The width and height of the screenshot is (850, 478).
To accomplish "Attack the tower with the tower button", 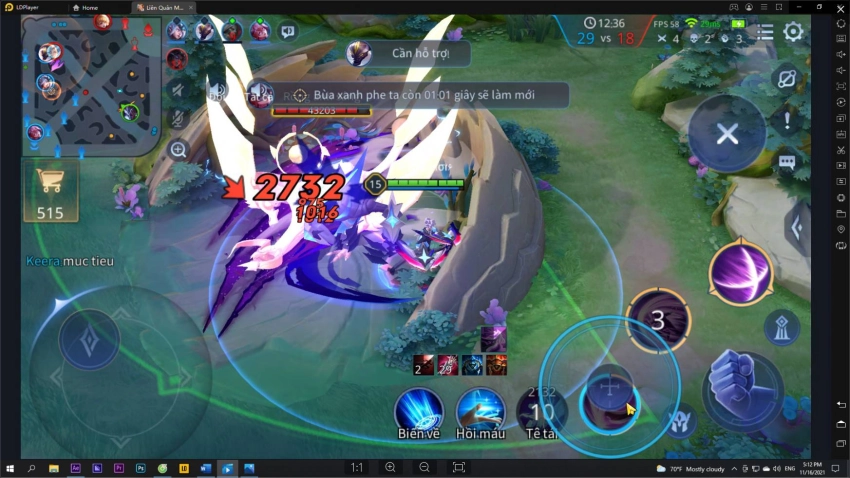I will point(781,327).
